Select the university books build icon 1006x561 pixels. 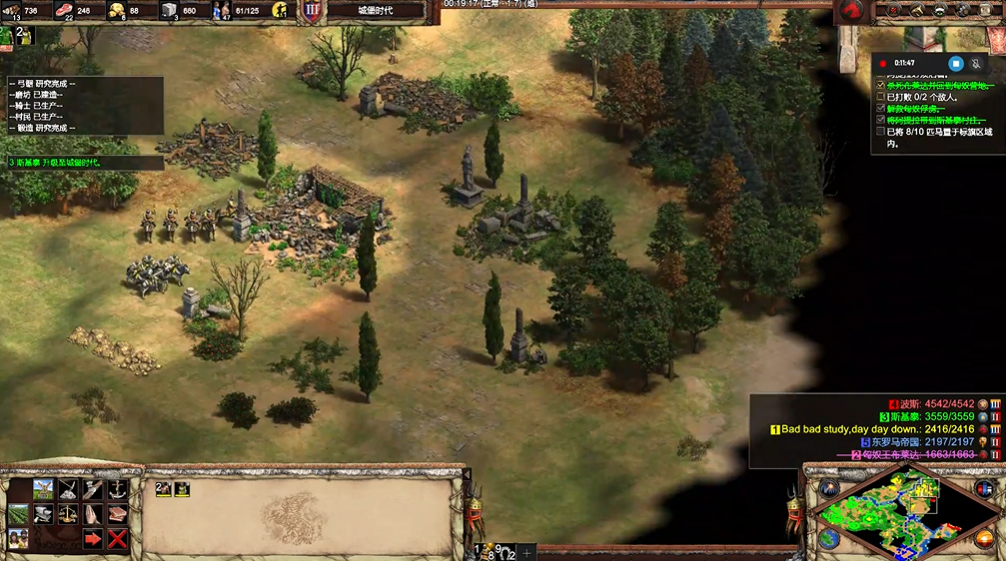117,514
